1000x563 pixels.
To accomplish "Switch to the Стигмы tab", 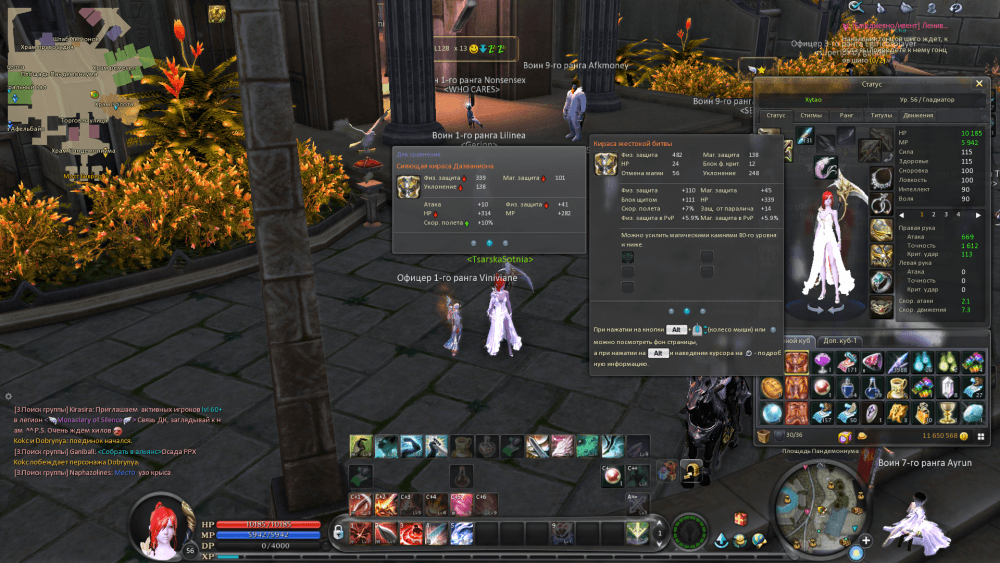I will pyautogui.click(x=811, y=115).
